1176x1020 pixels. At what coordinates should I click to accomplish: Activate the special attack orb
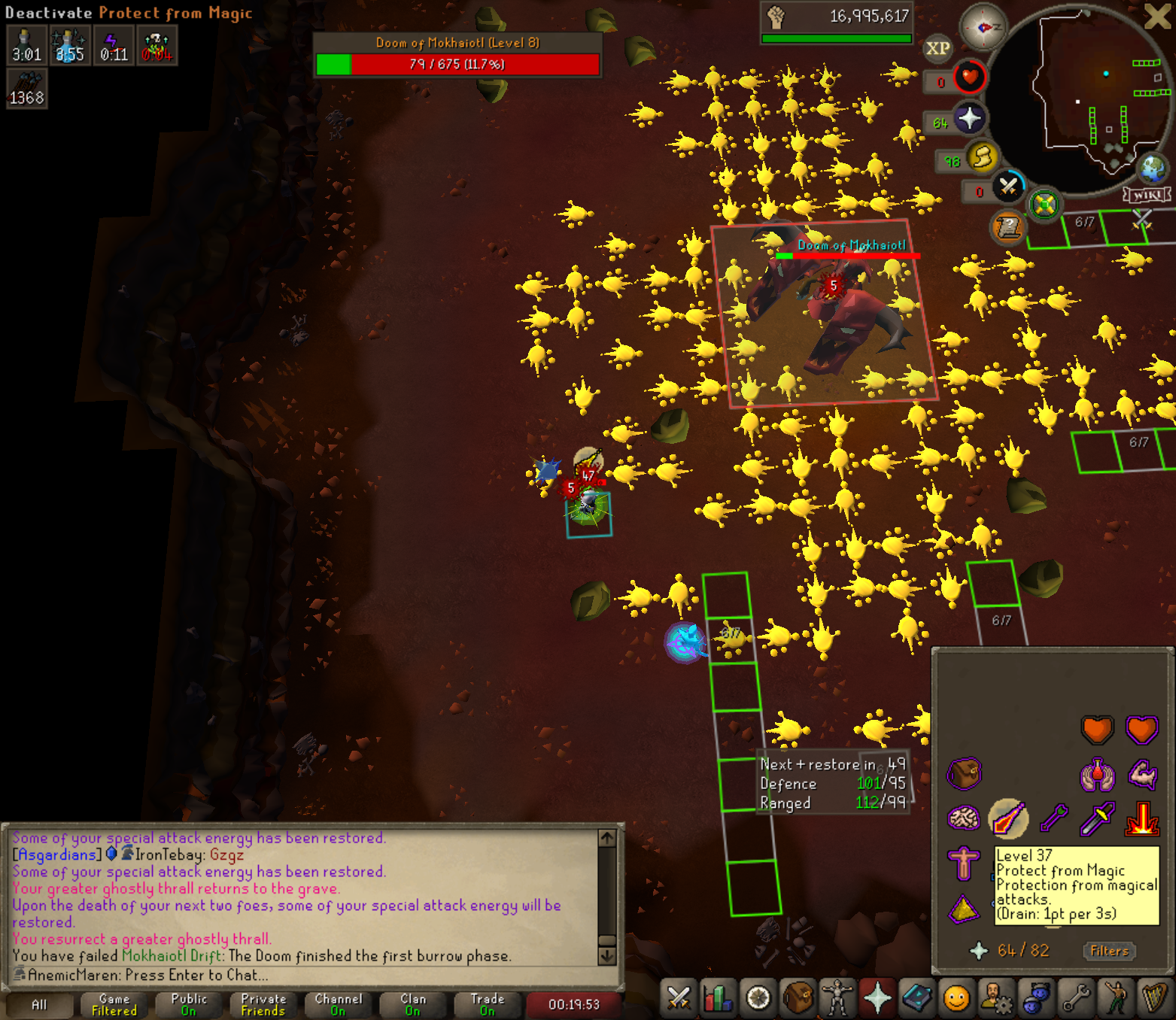[x=1008, y=187]
